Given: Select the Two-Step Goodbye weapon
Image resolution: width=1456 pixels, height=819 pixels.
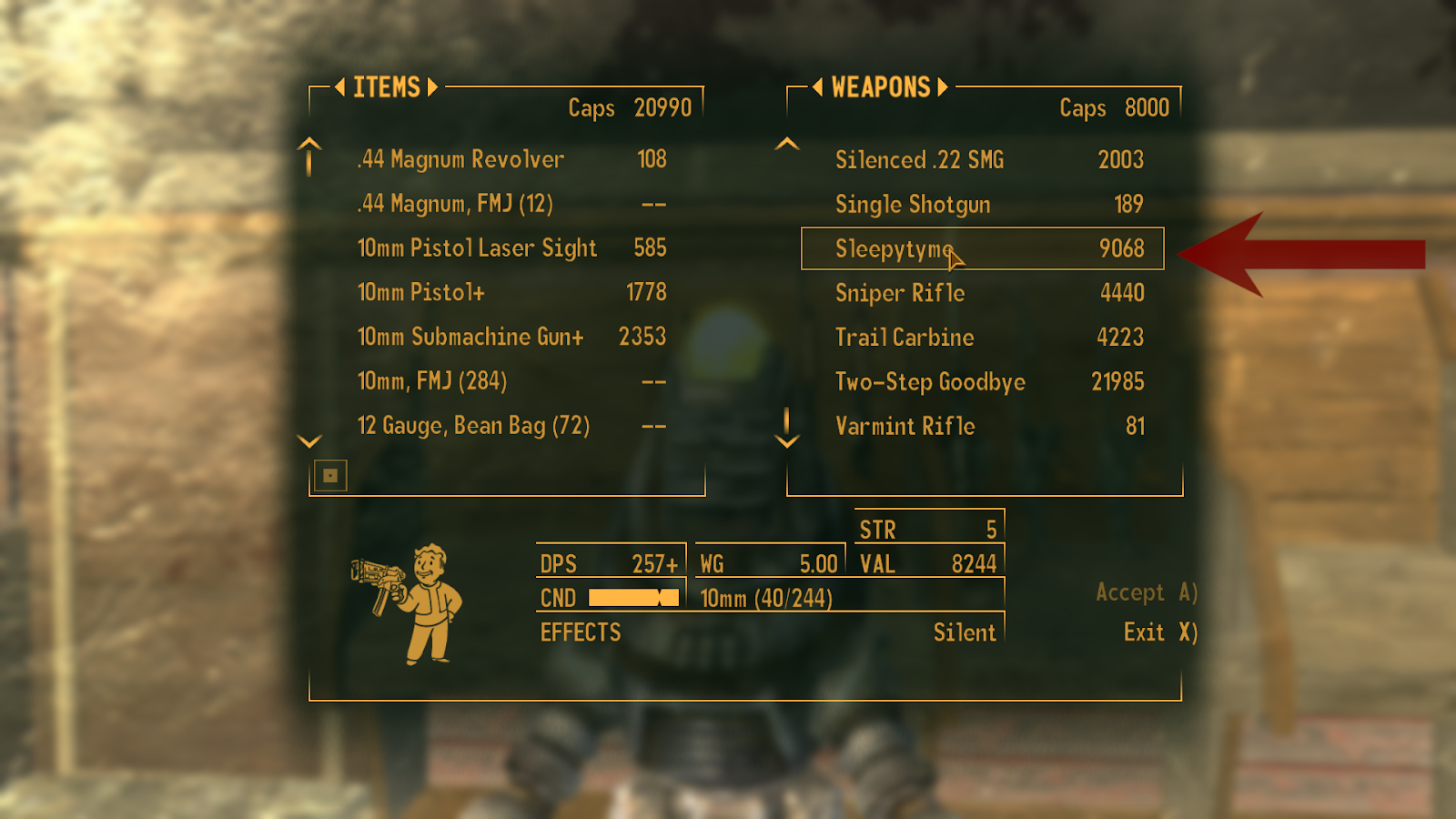Looking at the screenshot, I should pos(930,382).
